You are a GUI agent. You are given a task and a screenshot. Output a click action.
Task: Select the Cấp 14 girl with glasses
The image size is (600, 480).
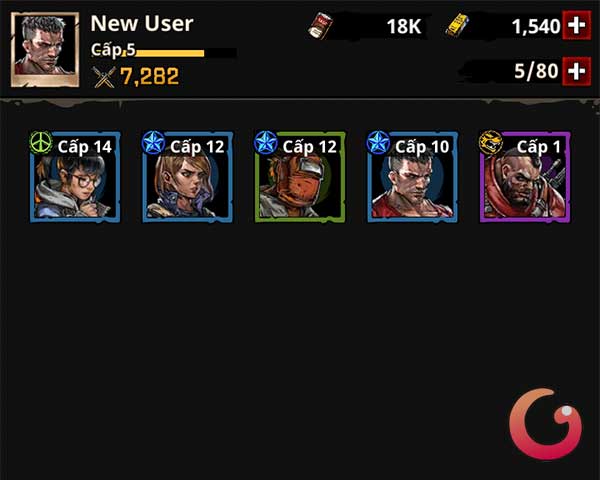75,177
